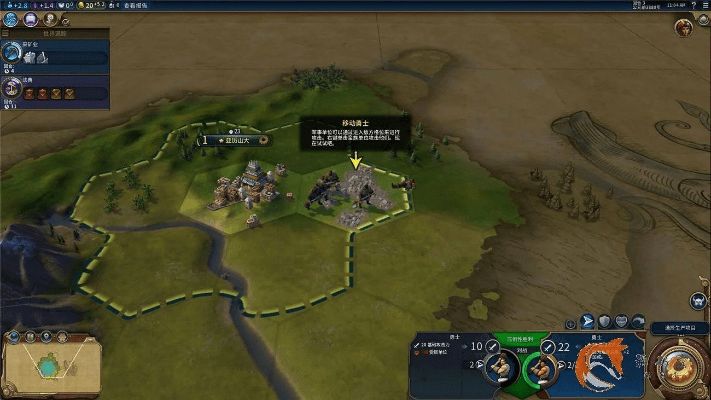
Task: Choose the fortify shield unit action
Action: coord(604,322)
